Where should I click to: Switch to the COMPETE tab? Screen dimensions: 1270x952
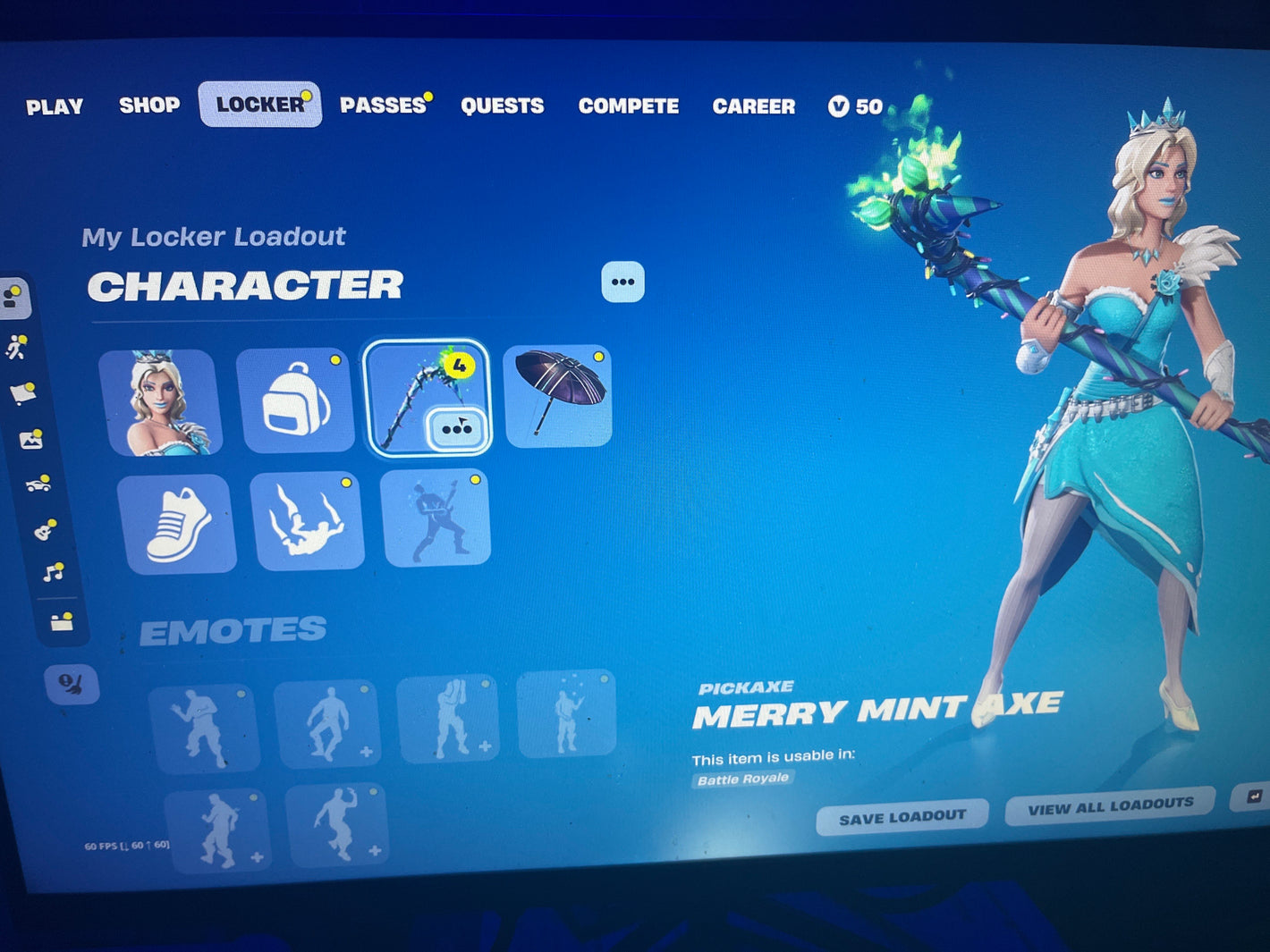tap(628, 106)
